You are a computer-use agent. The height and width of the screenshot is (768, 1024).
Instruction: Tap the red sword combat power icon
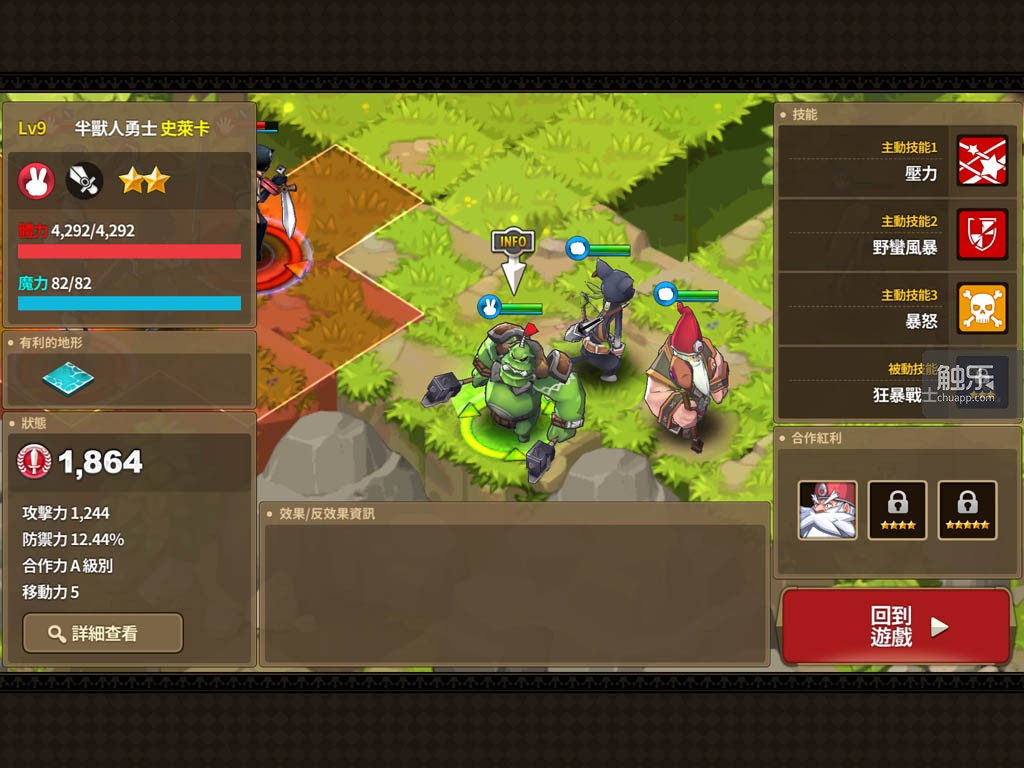pos(34,461)
